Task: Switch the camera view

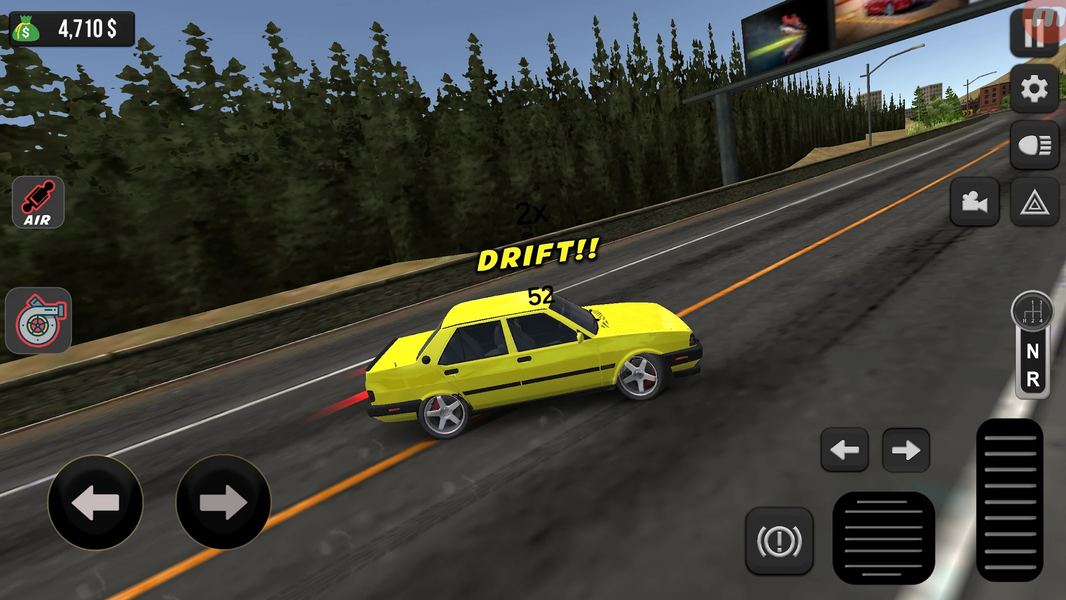Action: tap(974, 202)
